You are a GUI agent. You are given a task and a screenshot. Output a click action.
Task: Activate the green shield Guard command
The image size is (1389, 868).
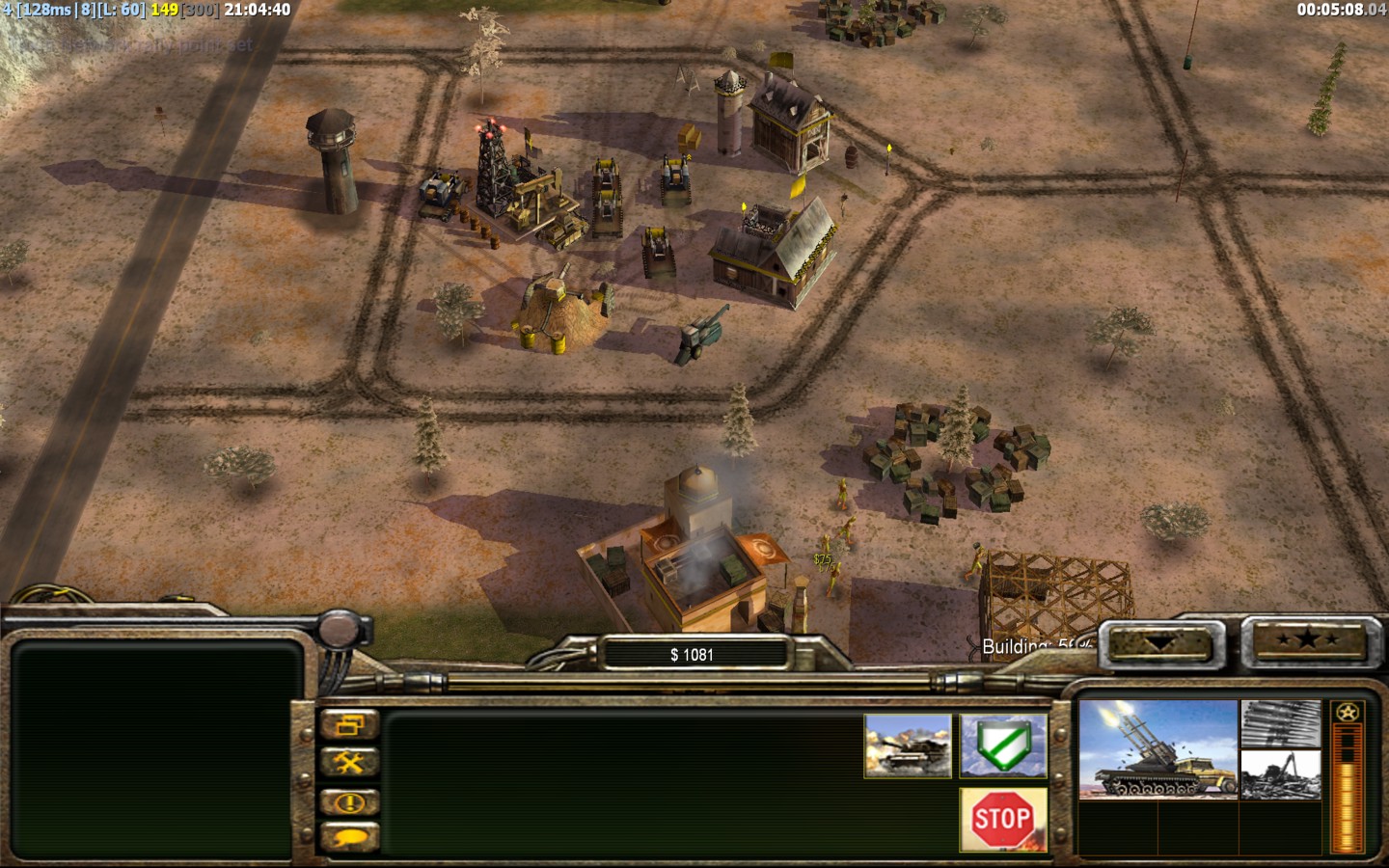point(1003,746)
